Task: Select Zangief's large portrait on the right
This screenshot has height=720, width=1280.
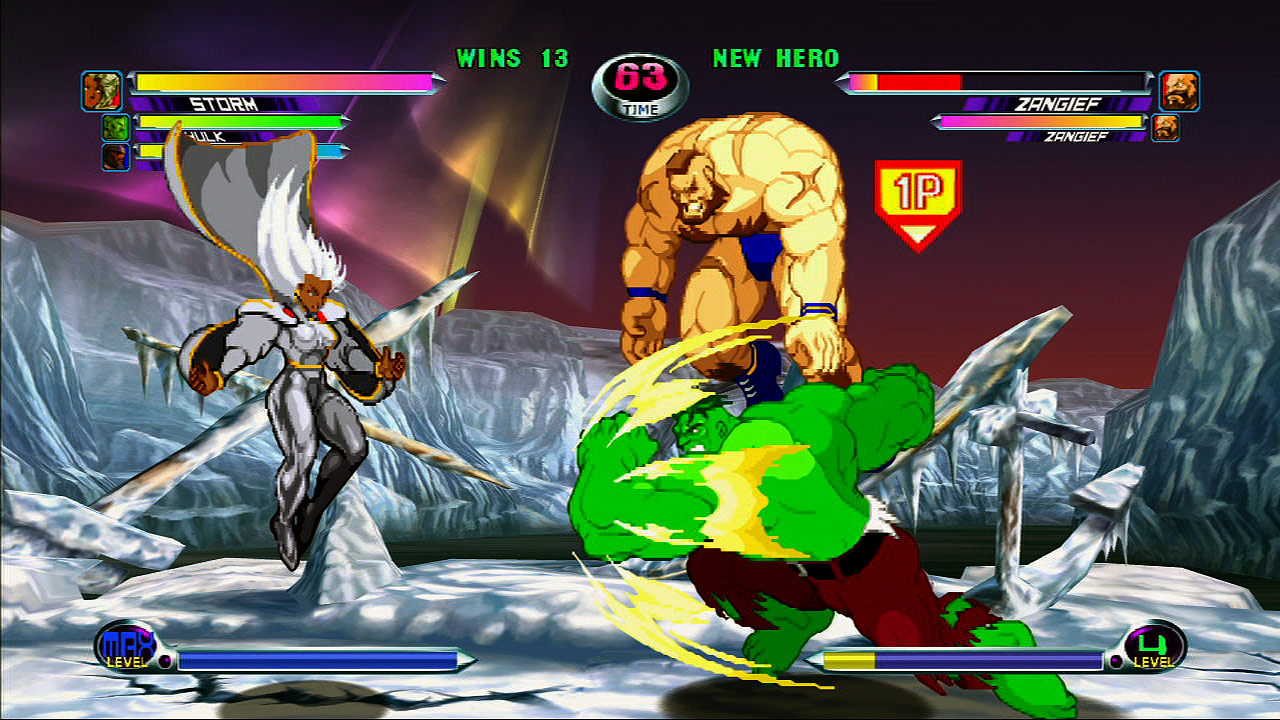Action: tap(1178, 88)
